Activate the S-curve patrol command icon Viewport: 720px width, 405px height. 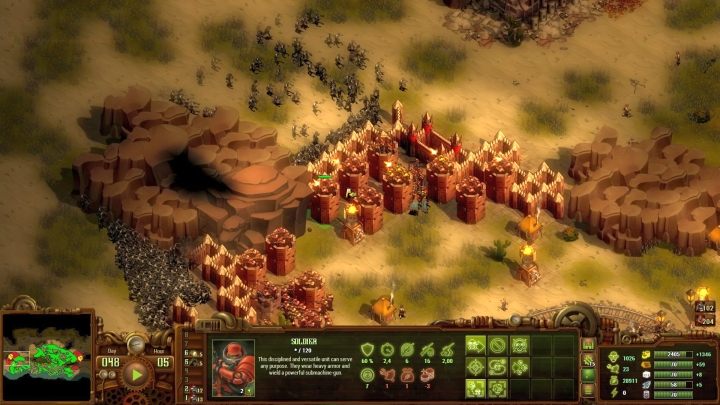point(498,367)
